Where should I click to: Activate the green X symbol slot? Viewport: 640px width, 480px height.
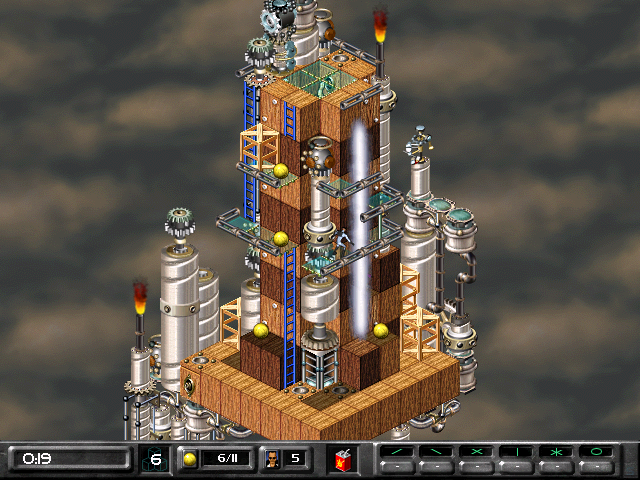coord(476,453)
